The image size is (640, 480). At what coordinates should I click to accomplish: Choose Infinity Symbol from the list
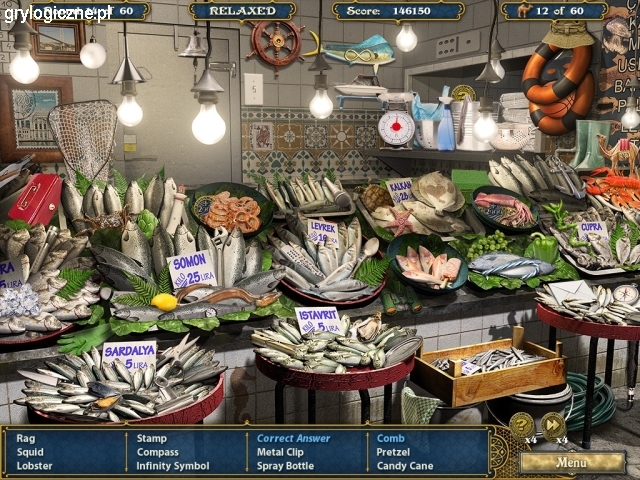click(x=173, y=466)
